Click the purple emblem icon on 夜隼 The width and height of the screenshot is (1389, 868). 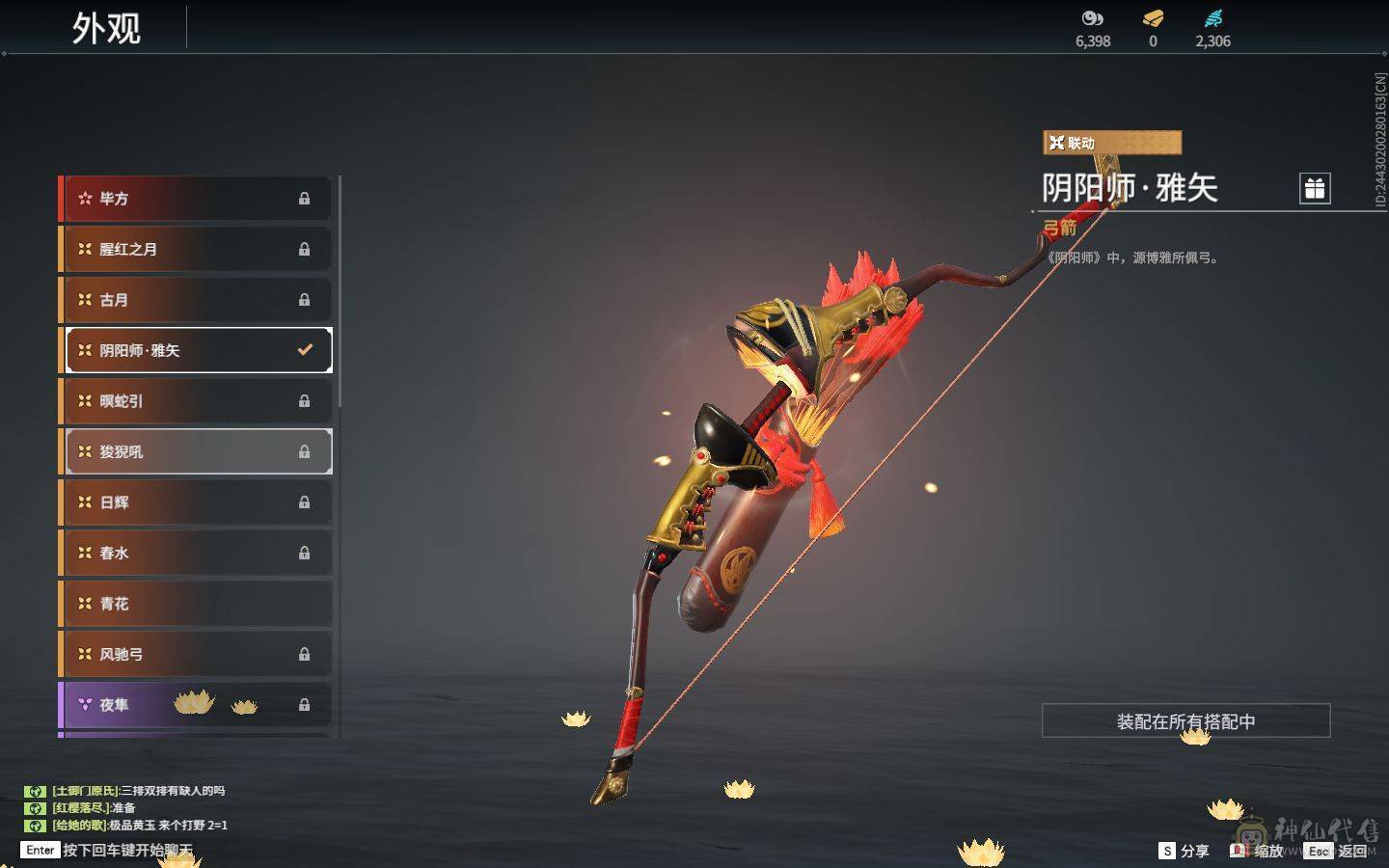[x=87, y=704]
